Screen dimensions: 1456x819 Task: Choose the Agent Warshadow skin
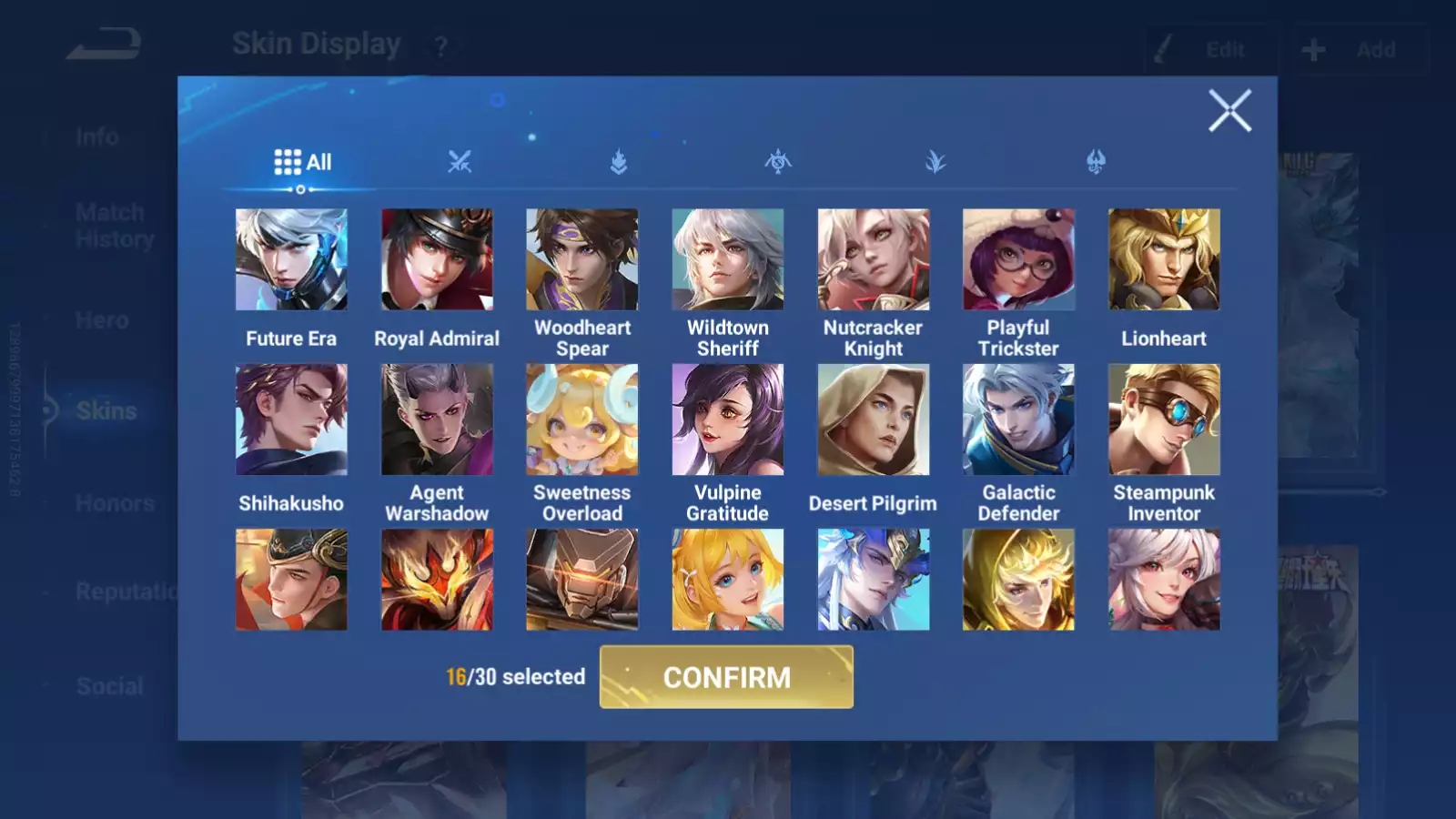(x=437, y=420)
